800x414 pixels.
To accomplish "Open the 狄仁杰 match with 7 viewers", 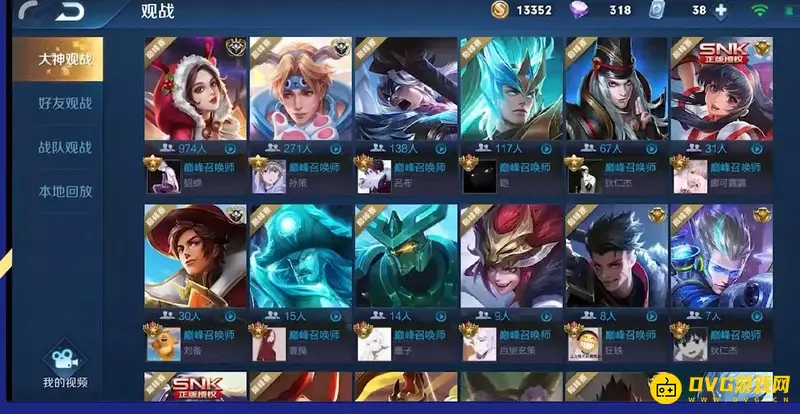I will [x=720, y=258].
